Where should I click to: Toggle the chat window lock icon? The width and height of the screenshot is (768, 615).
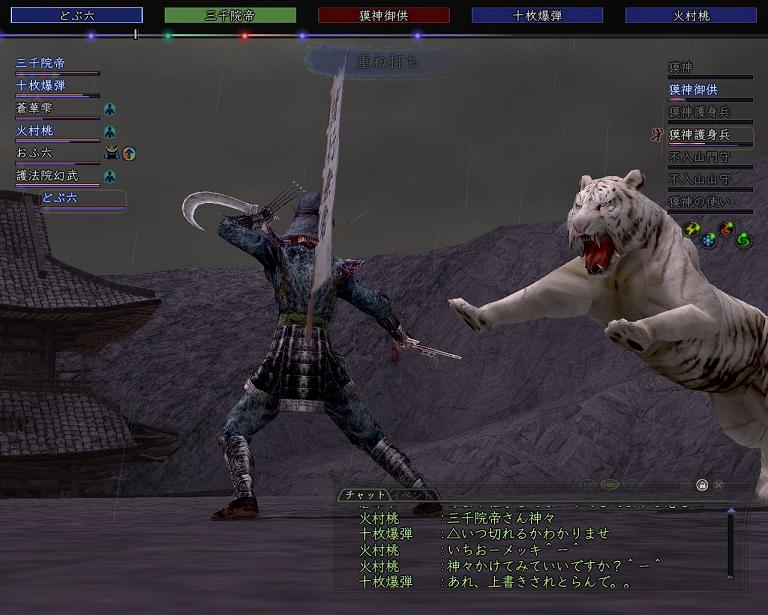pos(702,485)
